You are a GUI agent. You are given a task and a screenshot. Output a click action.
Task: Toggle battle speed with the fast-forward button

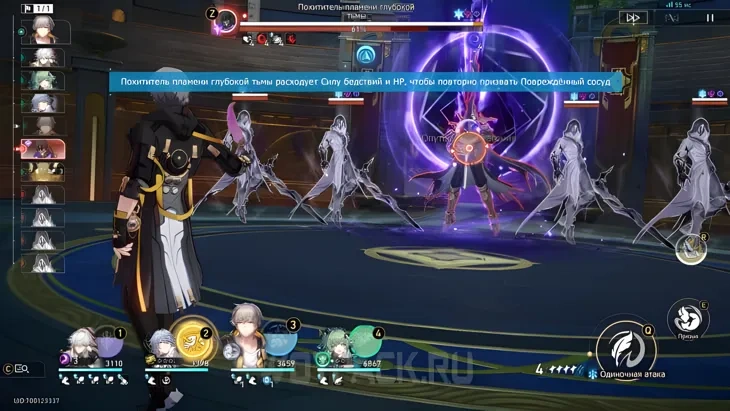[632, 17]
